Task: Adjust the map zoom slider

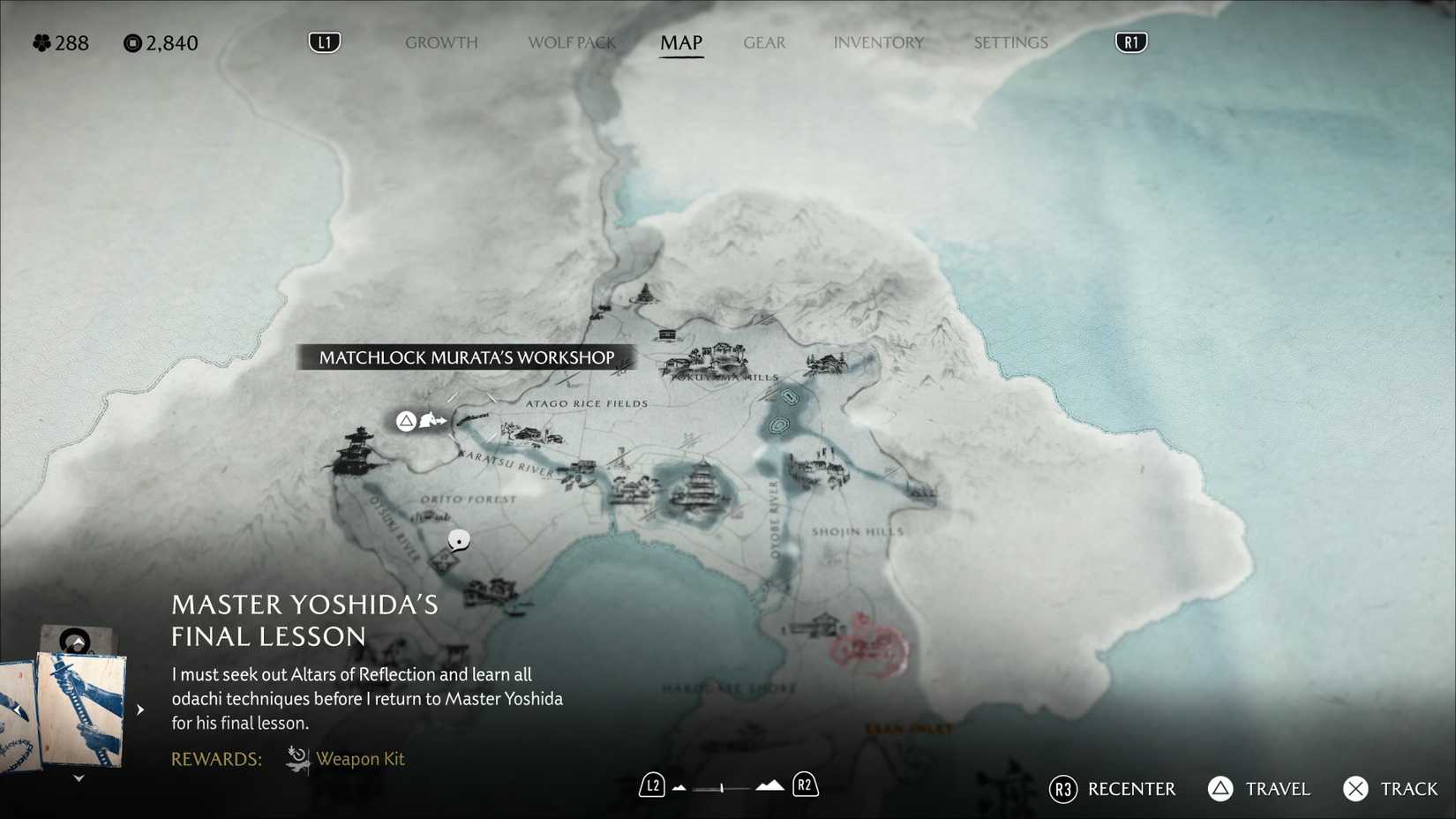Action: coord(722,787)
